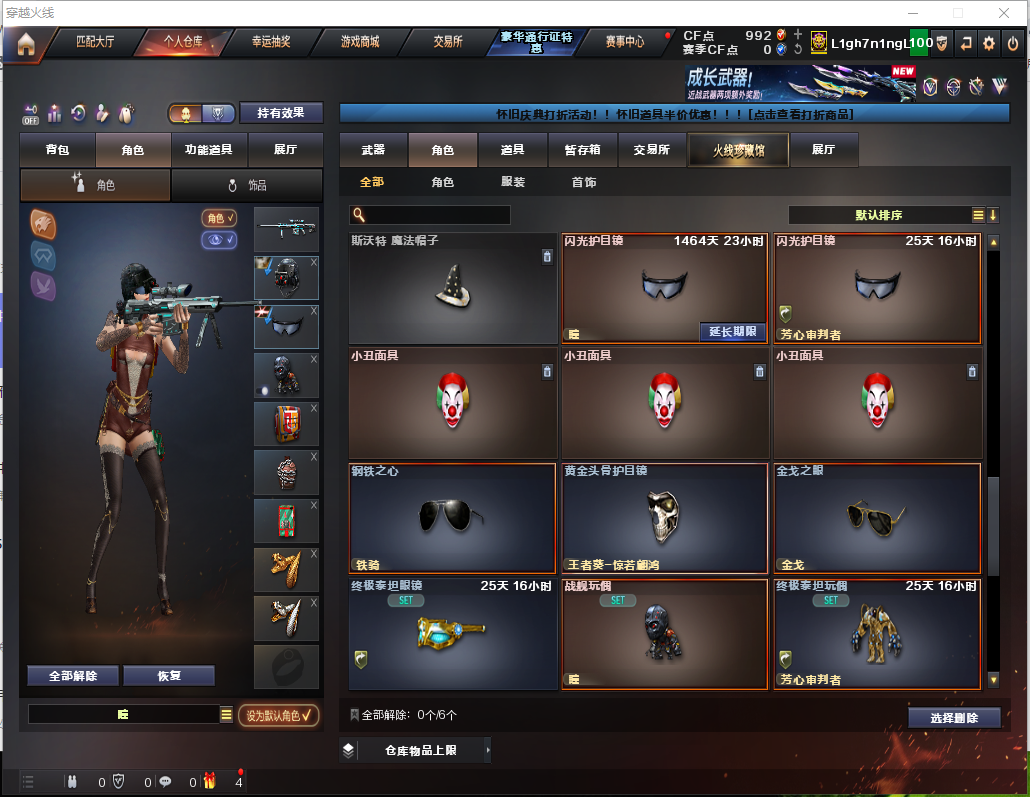This screenshot has height=797, width=1030.
Task: Go to the home lobby icon
Action: pyautogui.click(x=25, y=43)
